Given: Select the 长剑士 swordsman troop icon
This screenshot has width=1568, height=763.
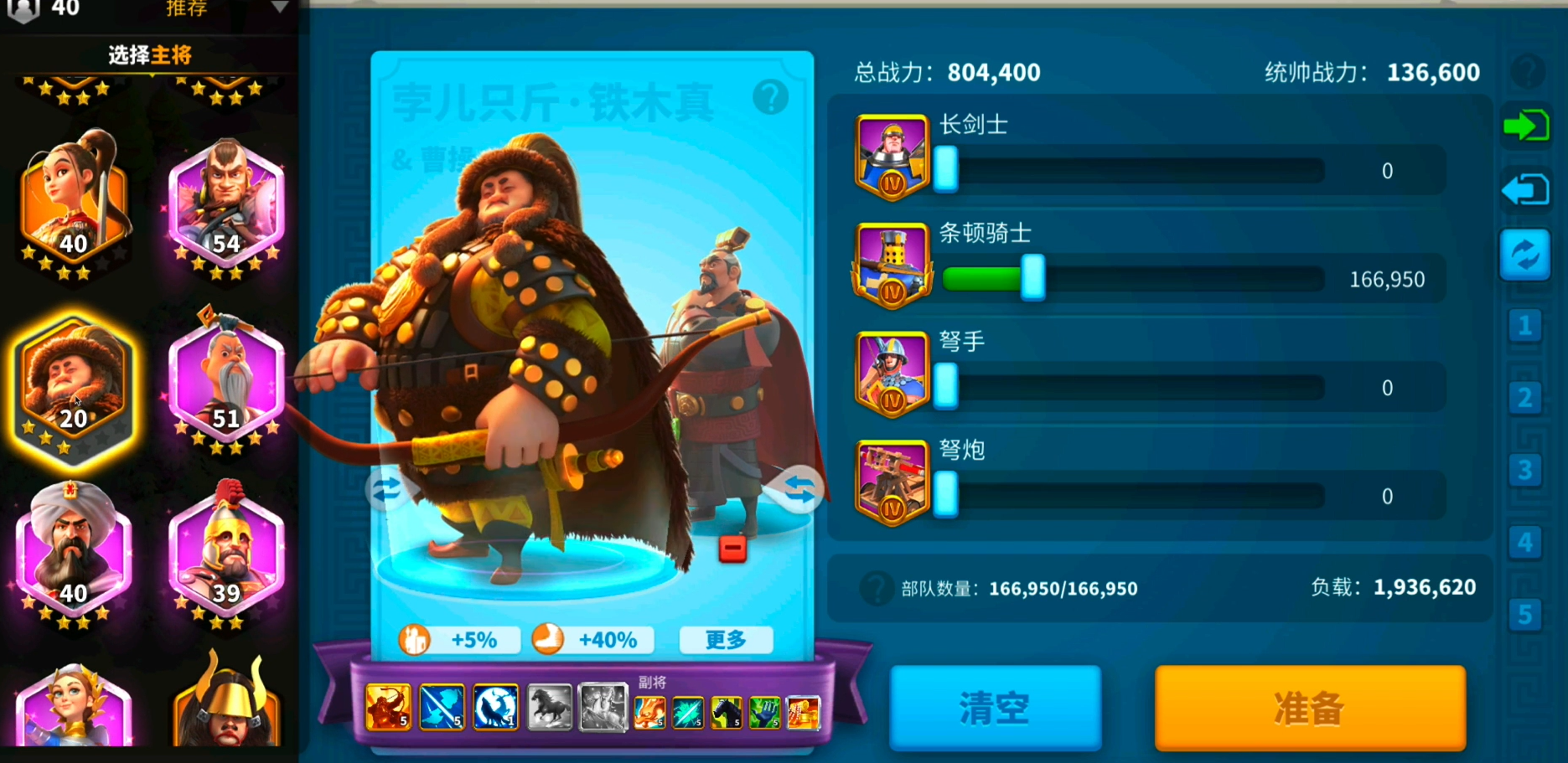Looking at the screenshot, I should [892, 156].
